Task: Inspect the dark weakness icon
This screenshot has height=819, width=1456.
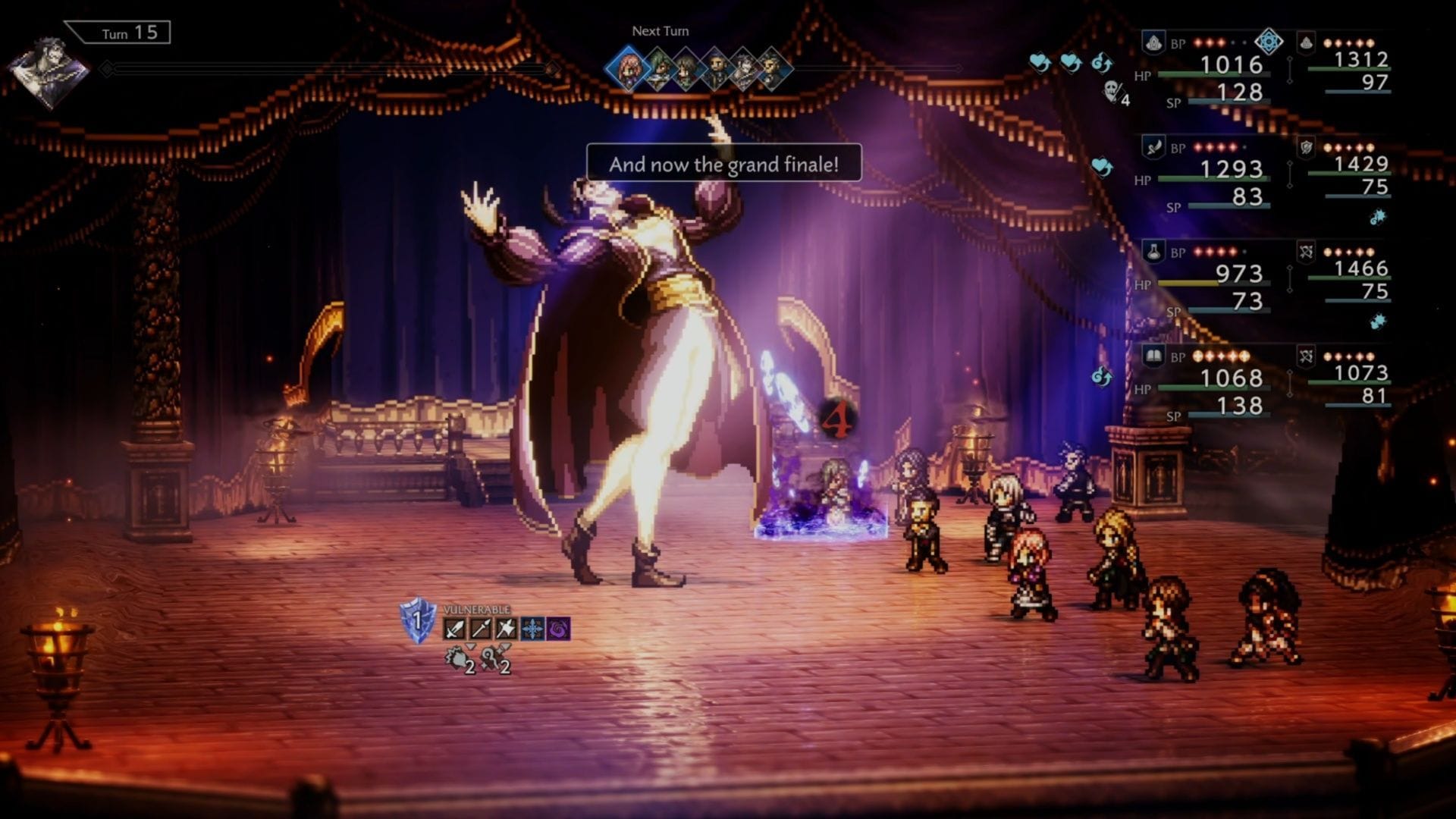Action: coord(558,629)
